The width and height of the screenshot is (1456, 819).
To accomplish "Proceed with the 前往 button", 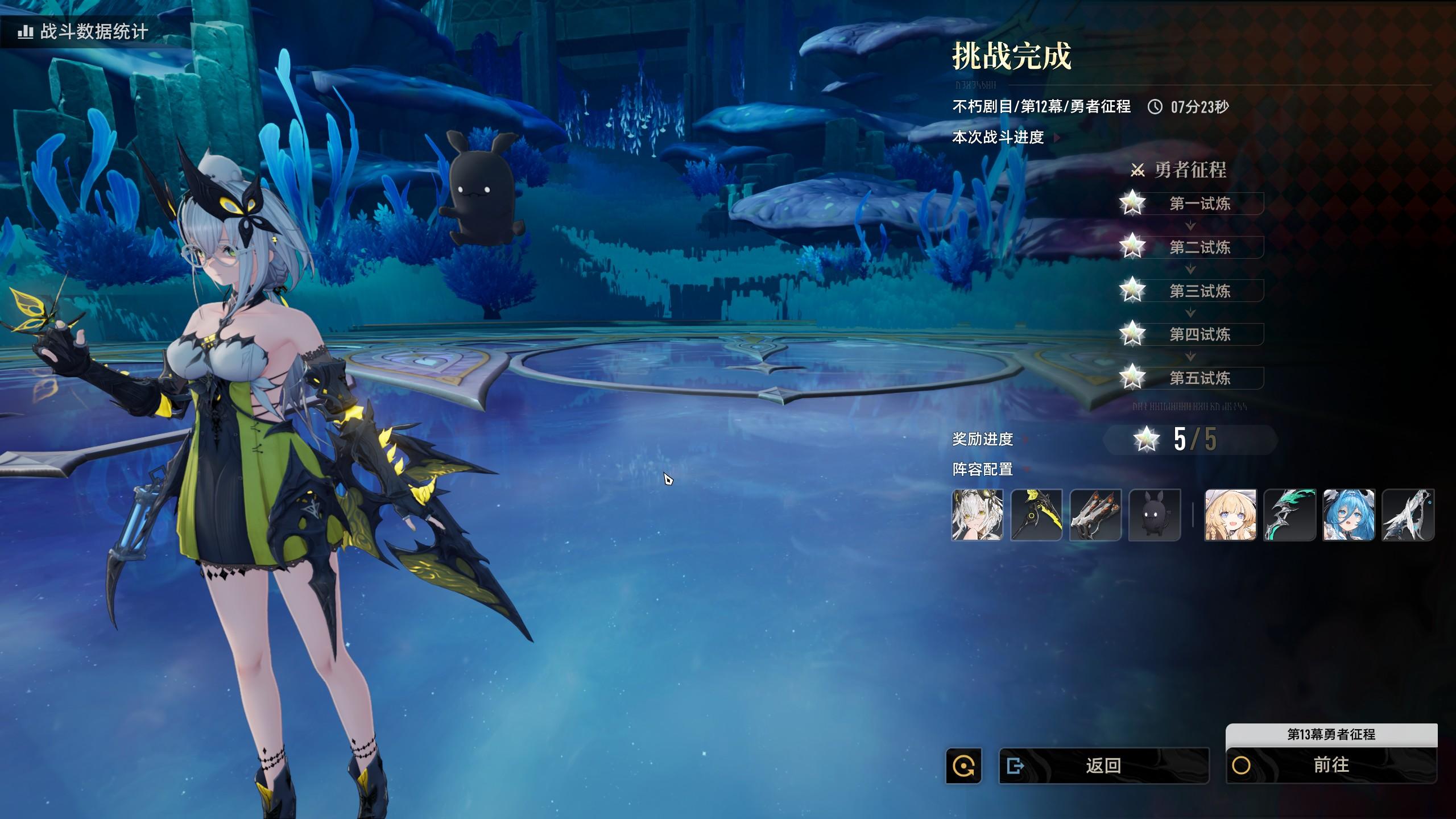I will click(1331, 765).
